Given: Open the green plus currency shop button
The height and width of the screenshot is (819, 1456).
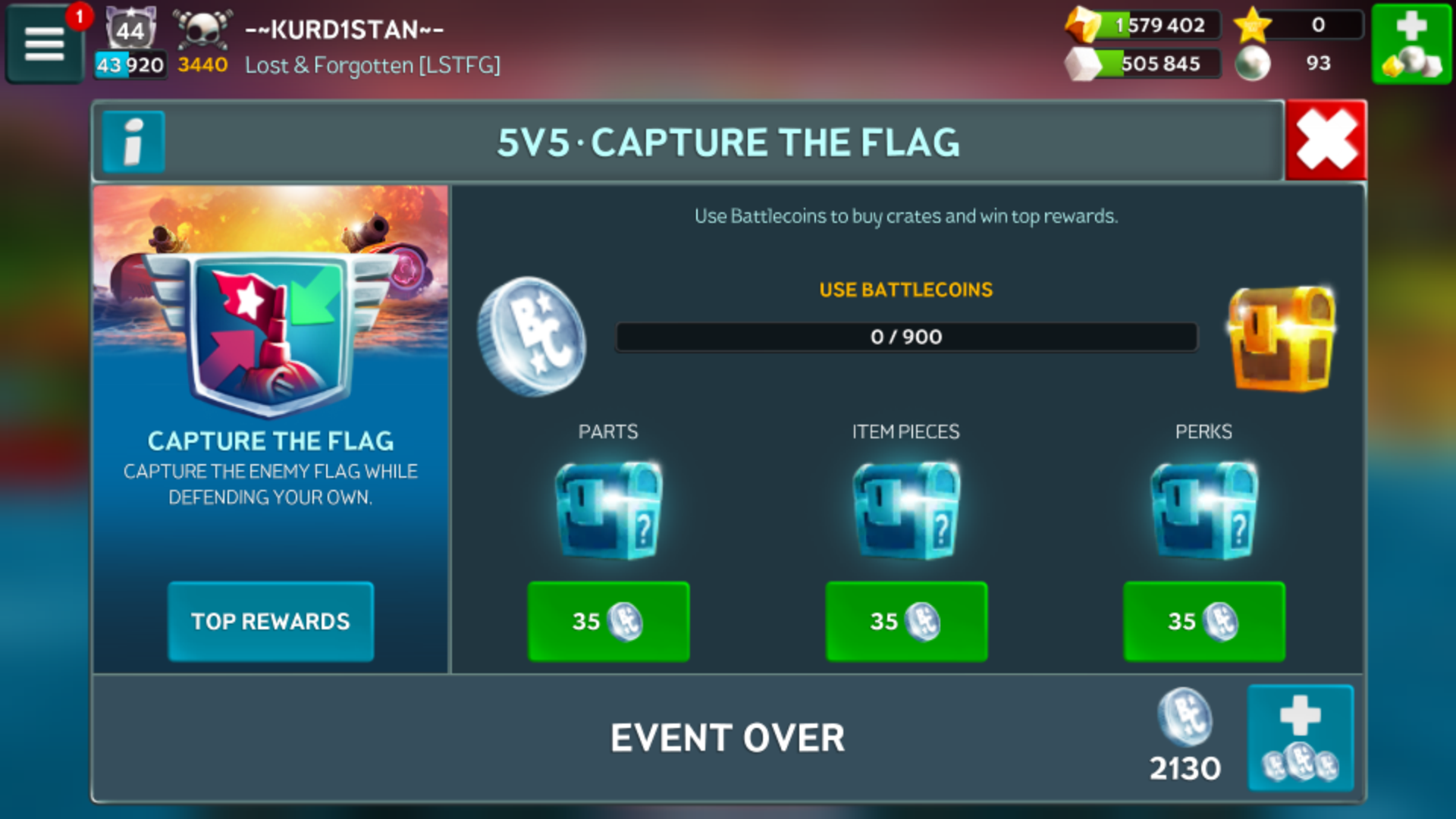Looking at the screenshot, I should point(1410,43).
